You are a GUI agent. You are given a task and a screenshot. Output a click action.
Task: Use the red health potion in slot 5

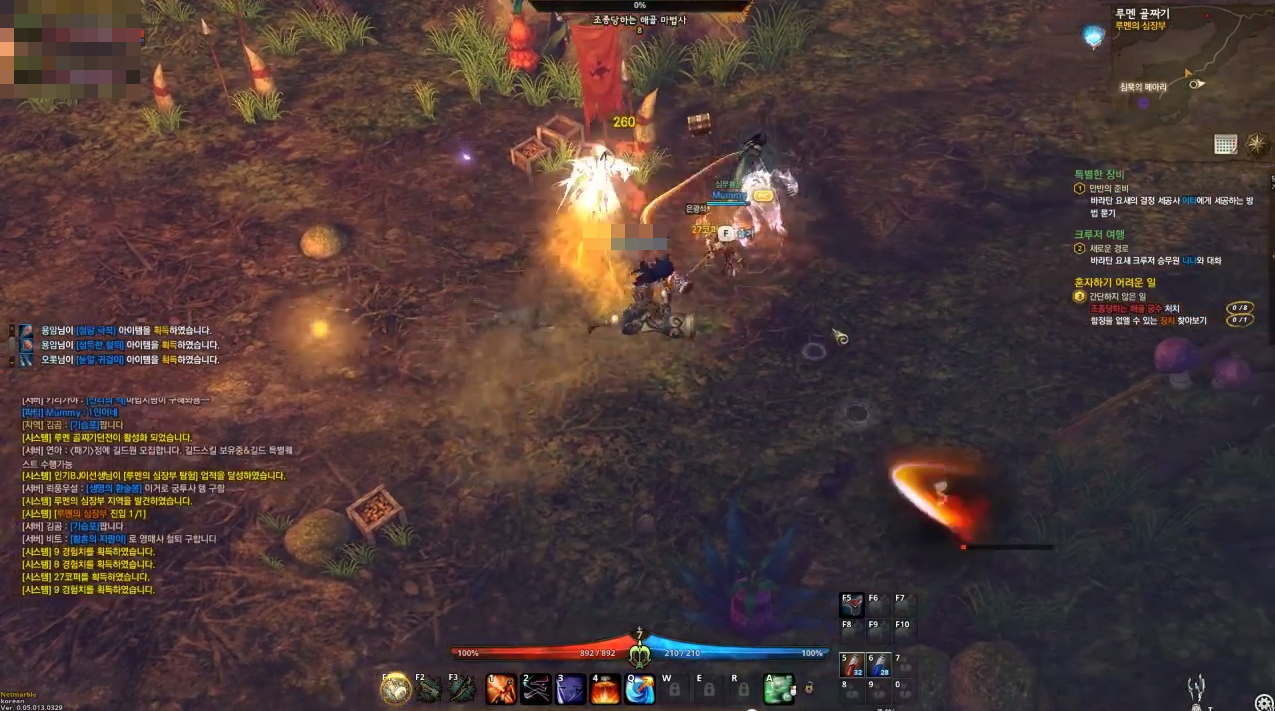(852, 665)
